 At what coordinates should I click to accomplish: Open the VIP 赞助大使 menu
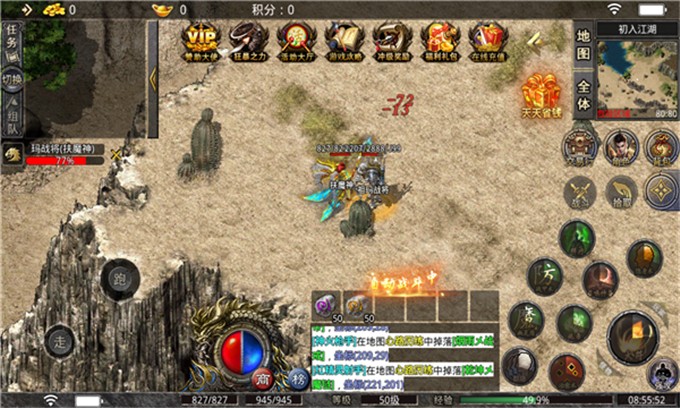click(x=203, y=42)
